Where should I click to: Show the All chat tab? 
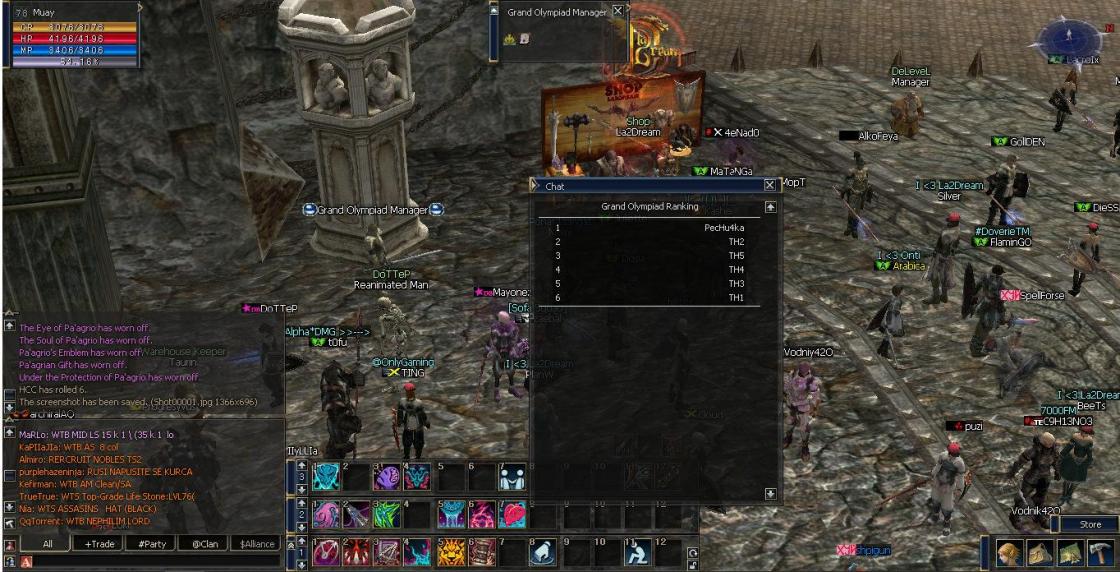click(x=47, y=544)
